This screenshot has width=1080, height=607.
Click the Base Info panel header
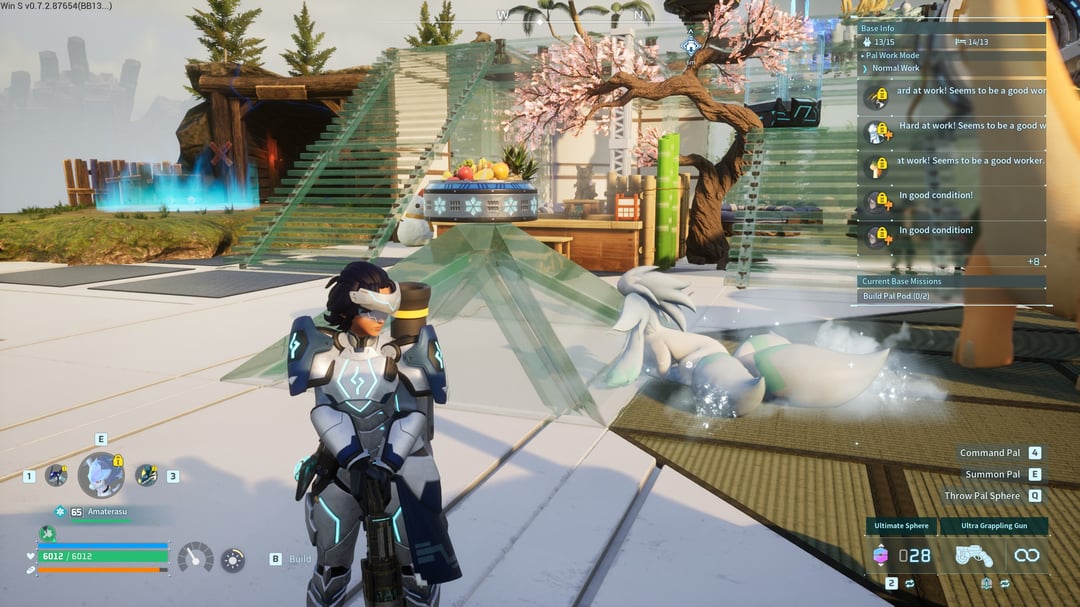[879, 29]
